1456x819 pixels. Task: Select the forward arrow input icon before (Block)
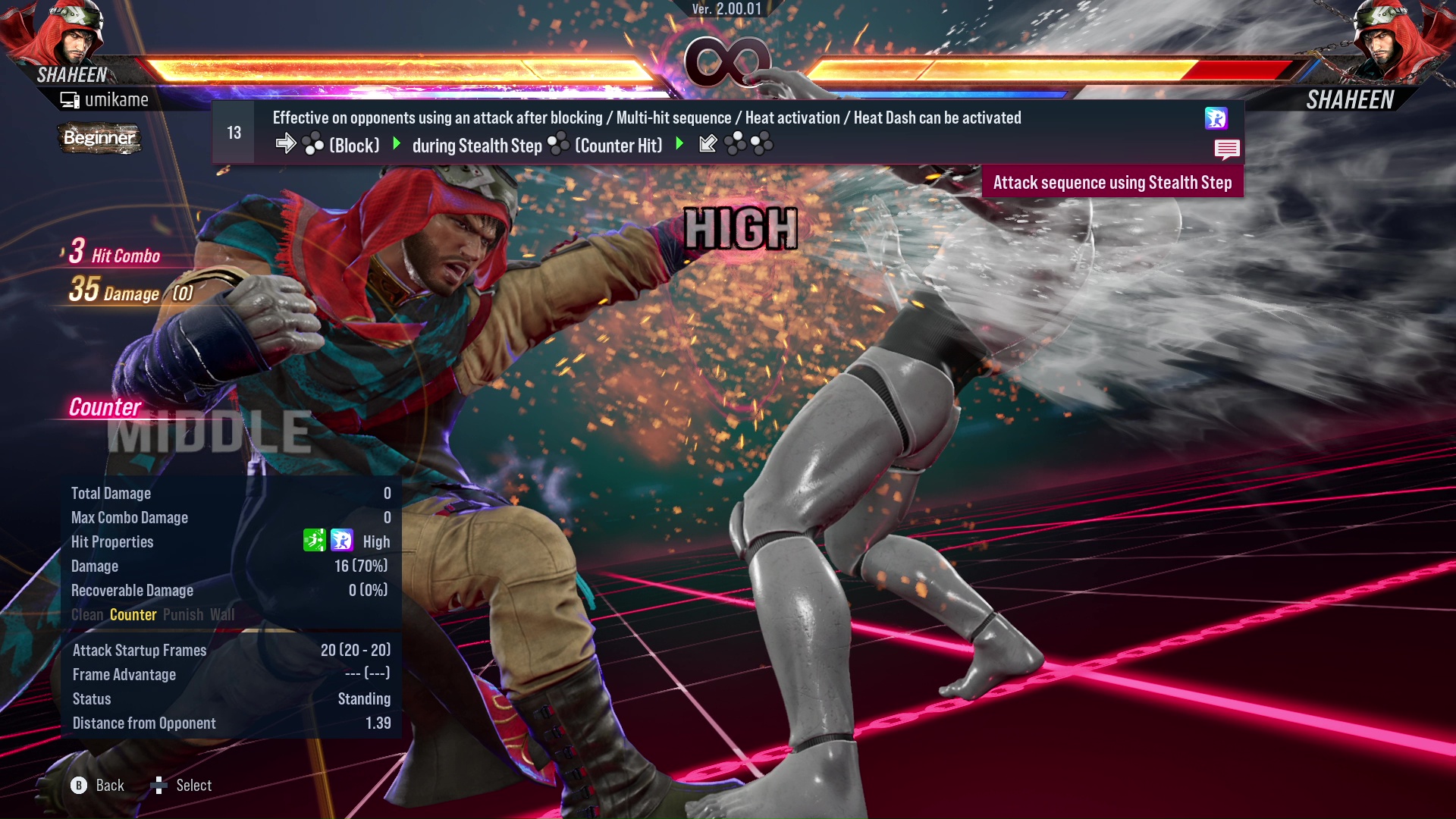pos(286,144)
